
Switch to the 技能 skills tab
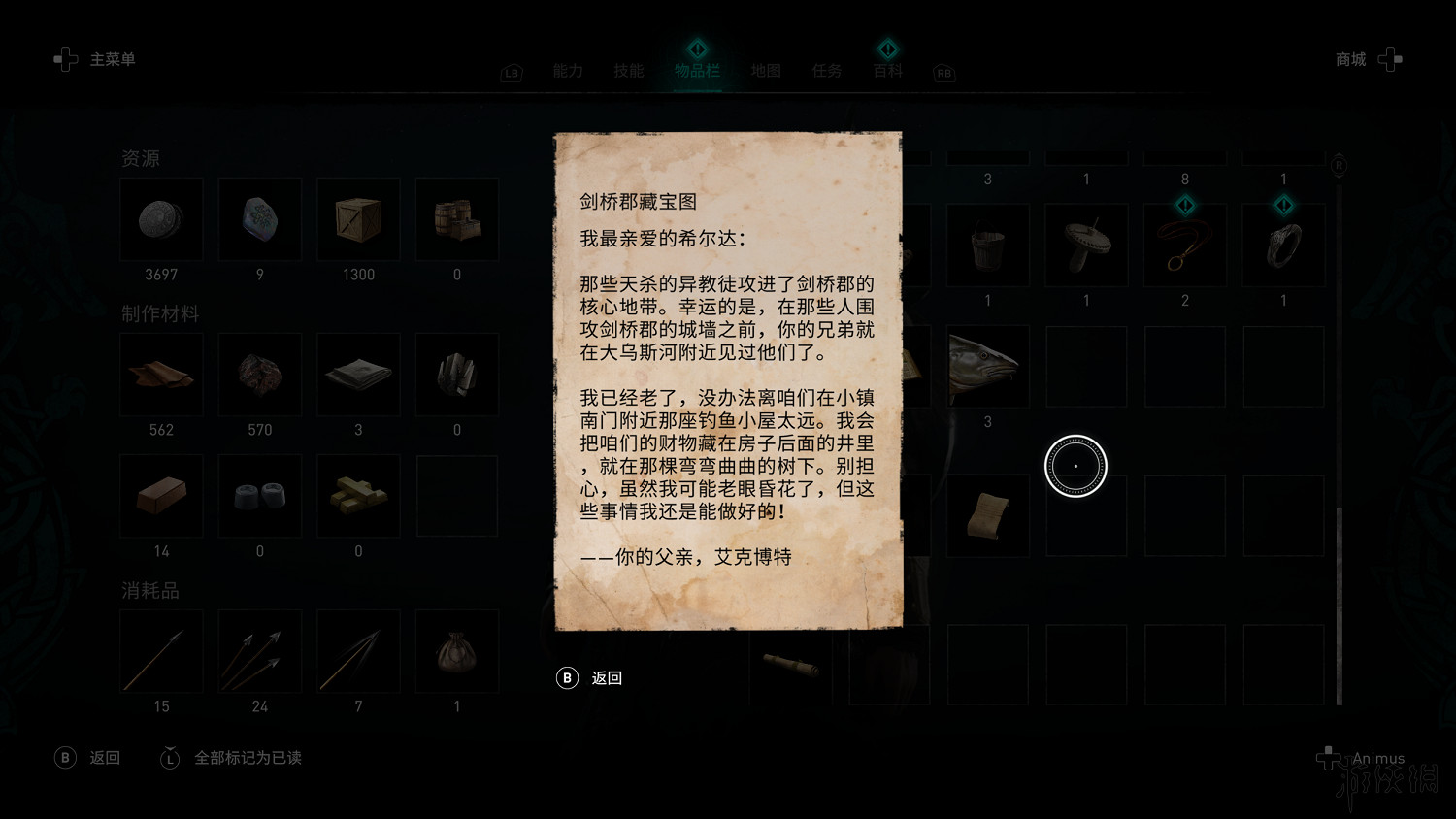tap(629, 70)
